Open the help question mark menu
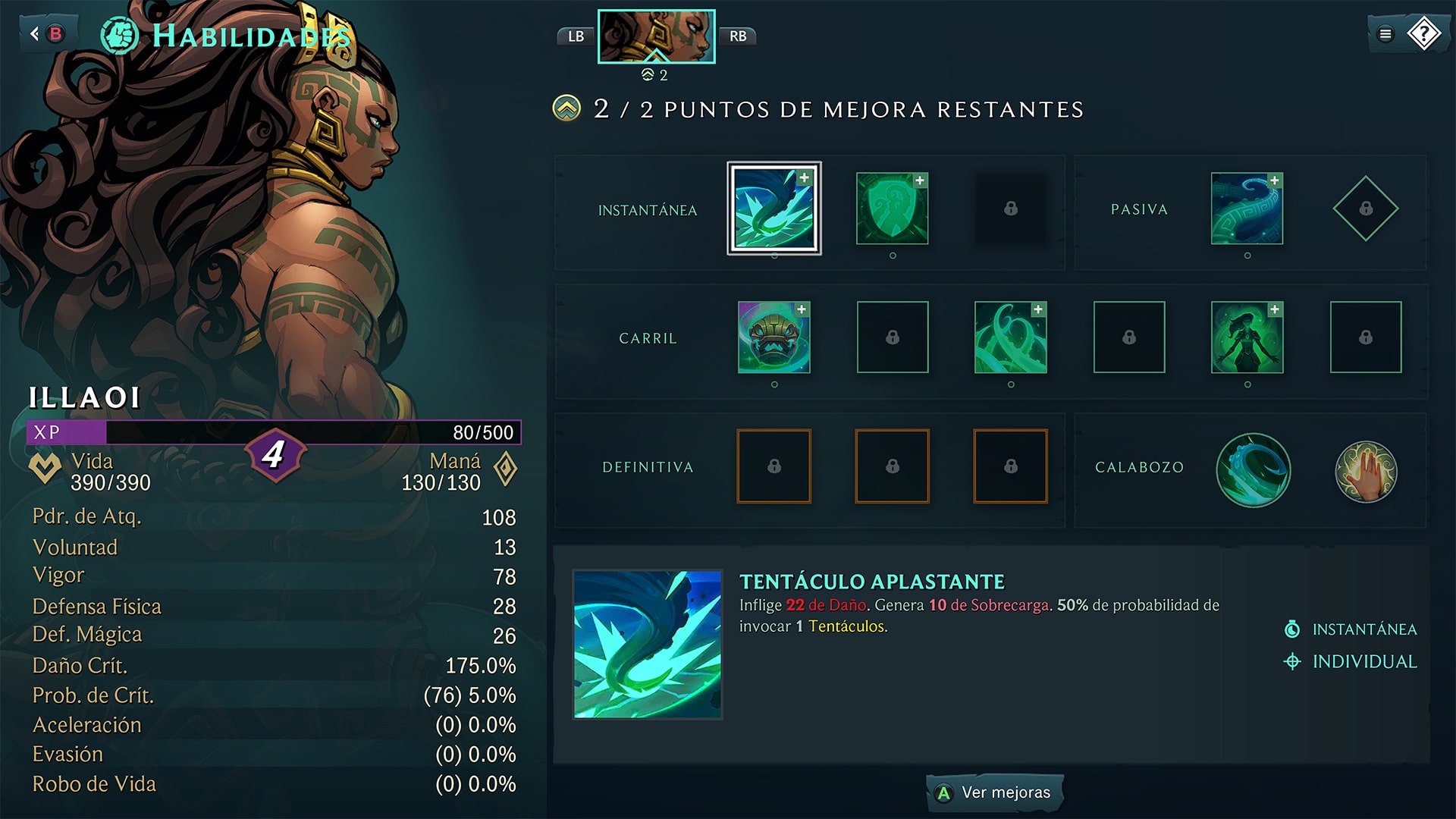This screenshot has height=819, width=1456. [x=1424, y=33]
